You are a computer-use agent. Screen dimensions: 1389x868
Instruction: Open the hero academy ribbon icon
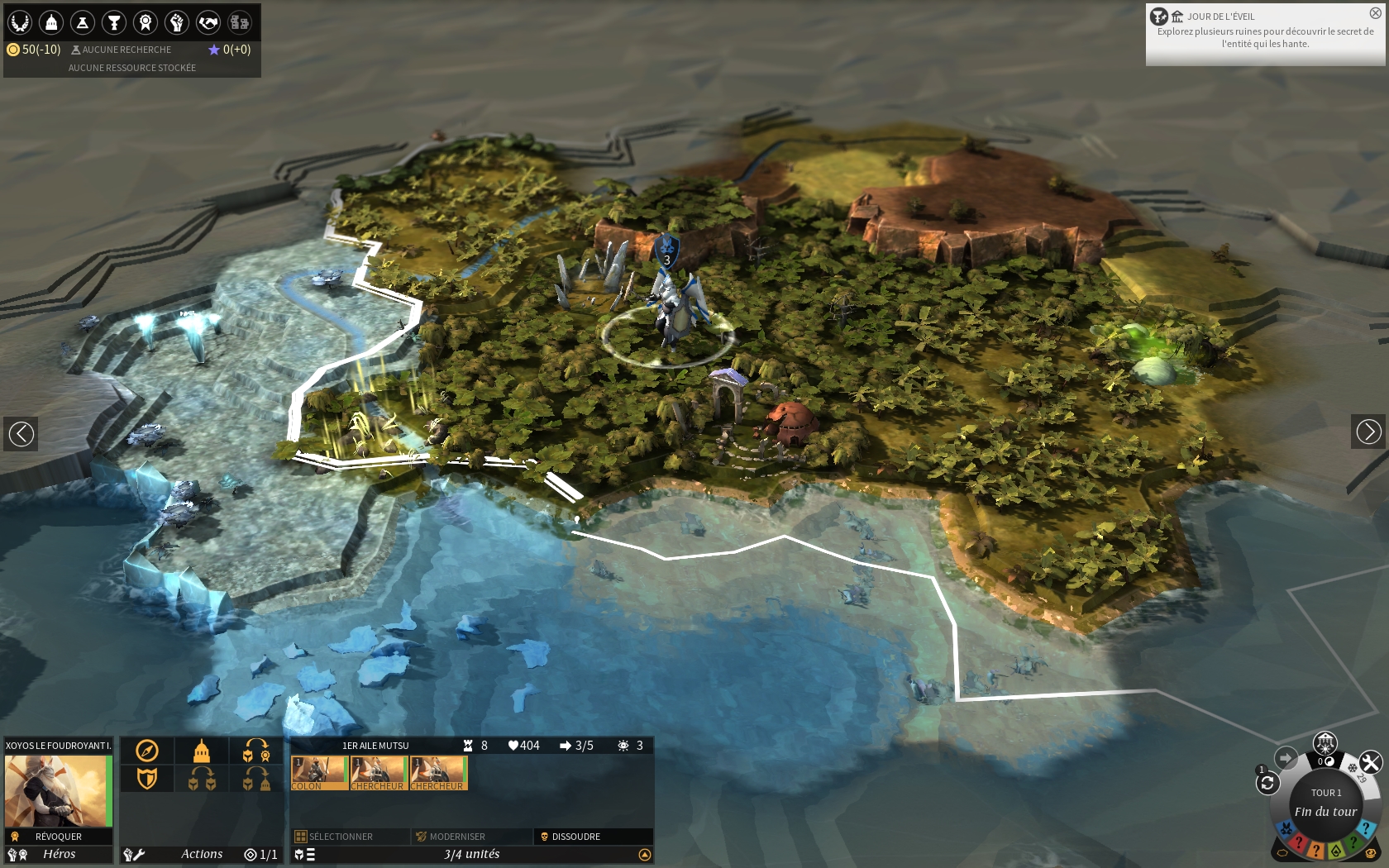pyautogui.click(x=146, y=22)
